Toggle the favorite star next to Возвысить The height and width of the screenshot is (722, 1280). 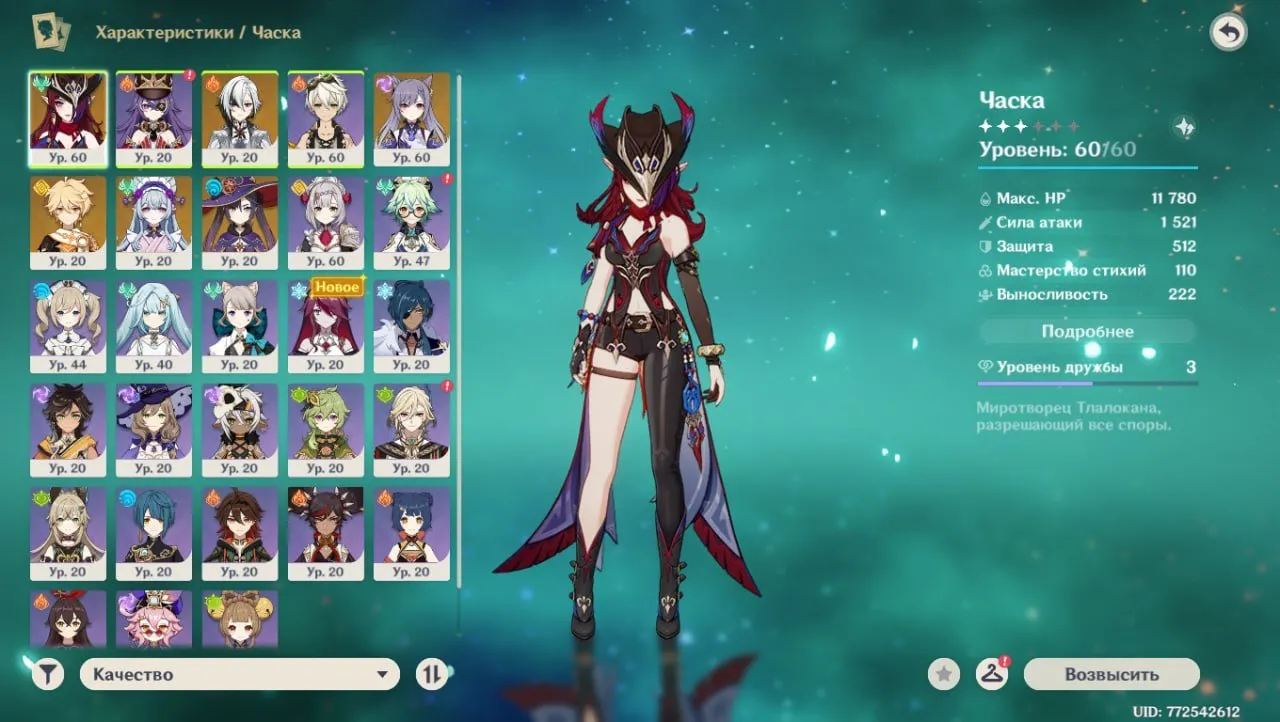[941, 674]
